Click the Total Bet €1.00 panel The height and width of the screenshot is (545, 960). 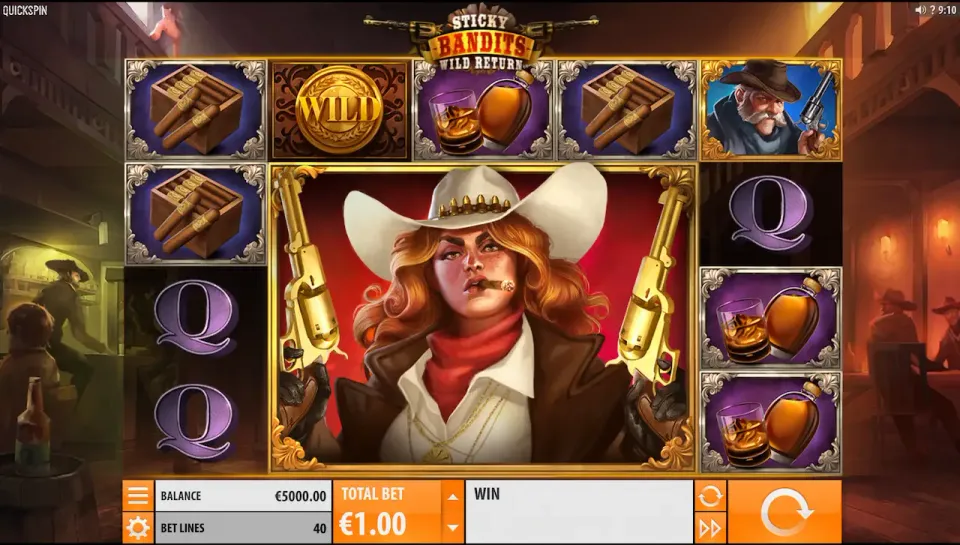[387, 512]
